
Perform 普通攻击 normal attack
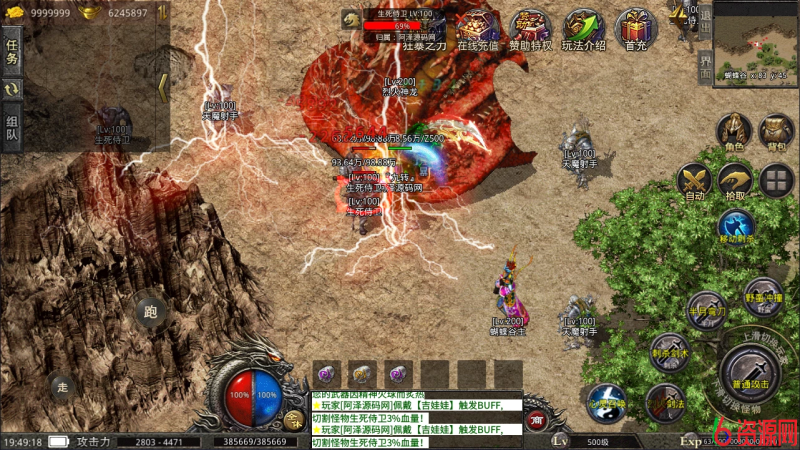tap(751, 370)
